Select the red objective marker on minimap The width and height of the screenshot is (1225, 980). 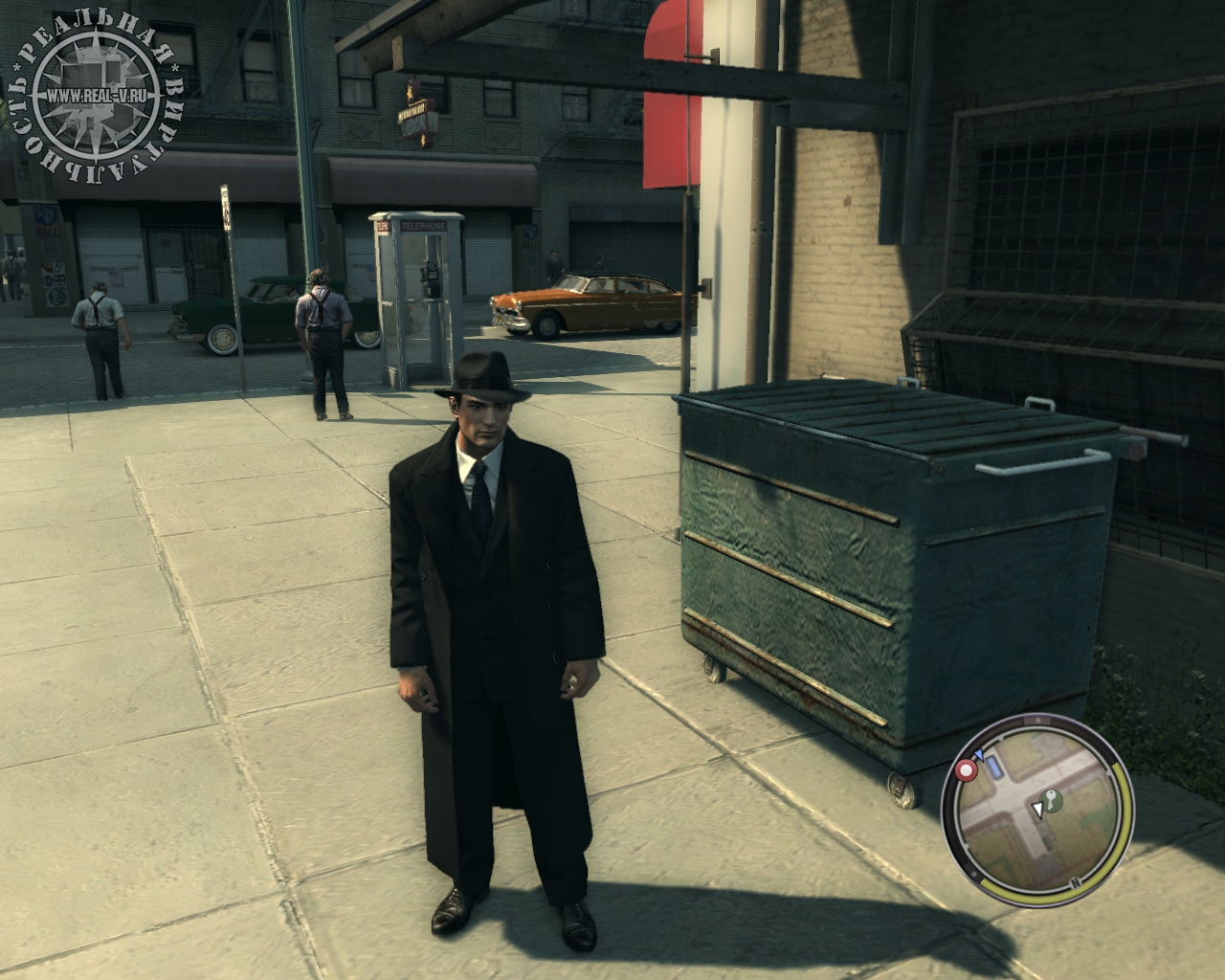(967, 770)
